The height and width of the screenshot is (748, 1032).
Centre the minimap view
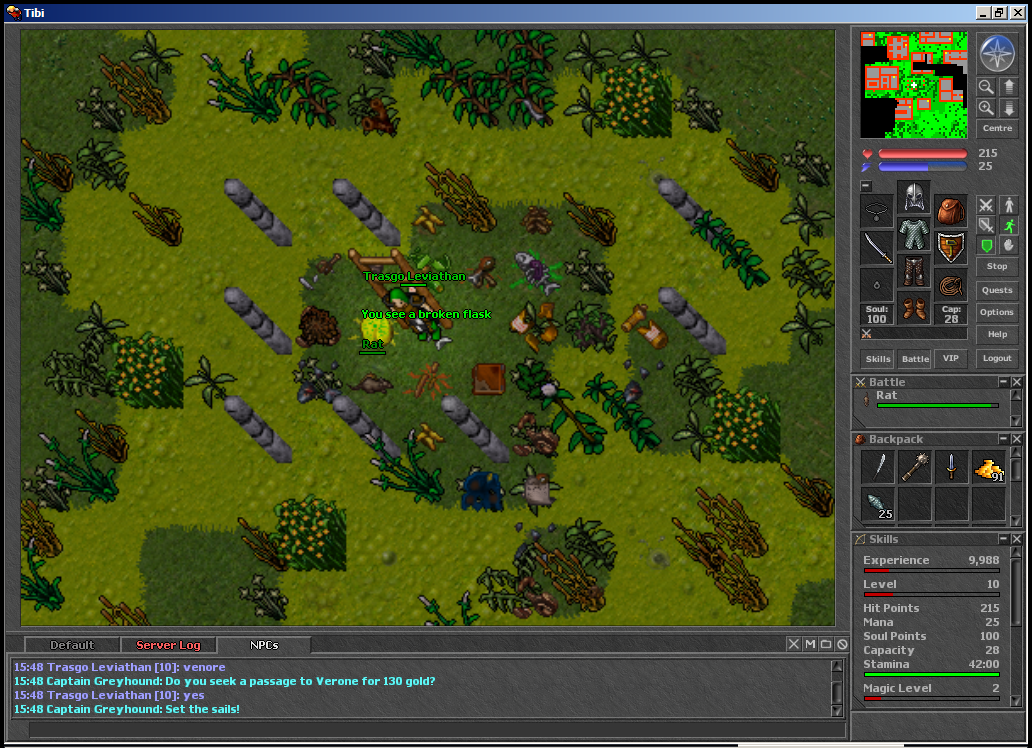tap(997, 129)
